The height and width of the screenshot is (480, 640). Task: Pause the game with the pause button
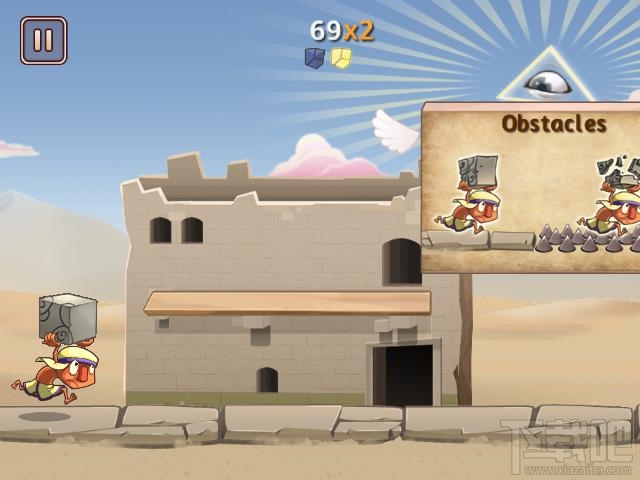(43, 41)
